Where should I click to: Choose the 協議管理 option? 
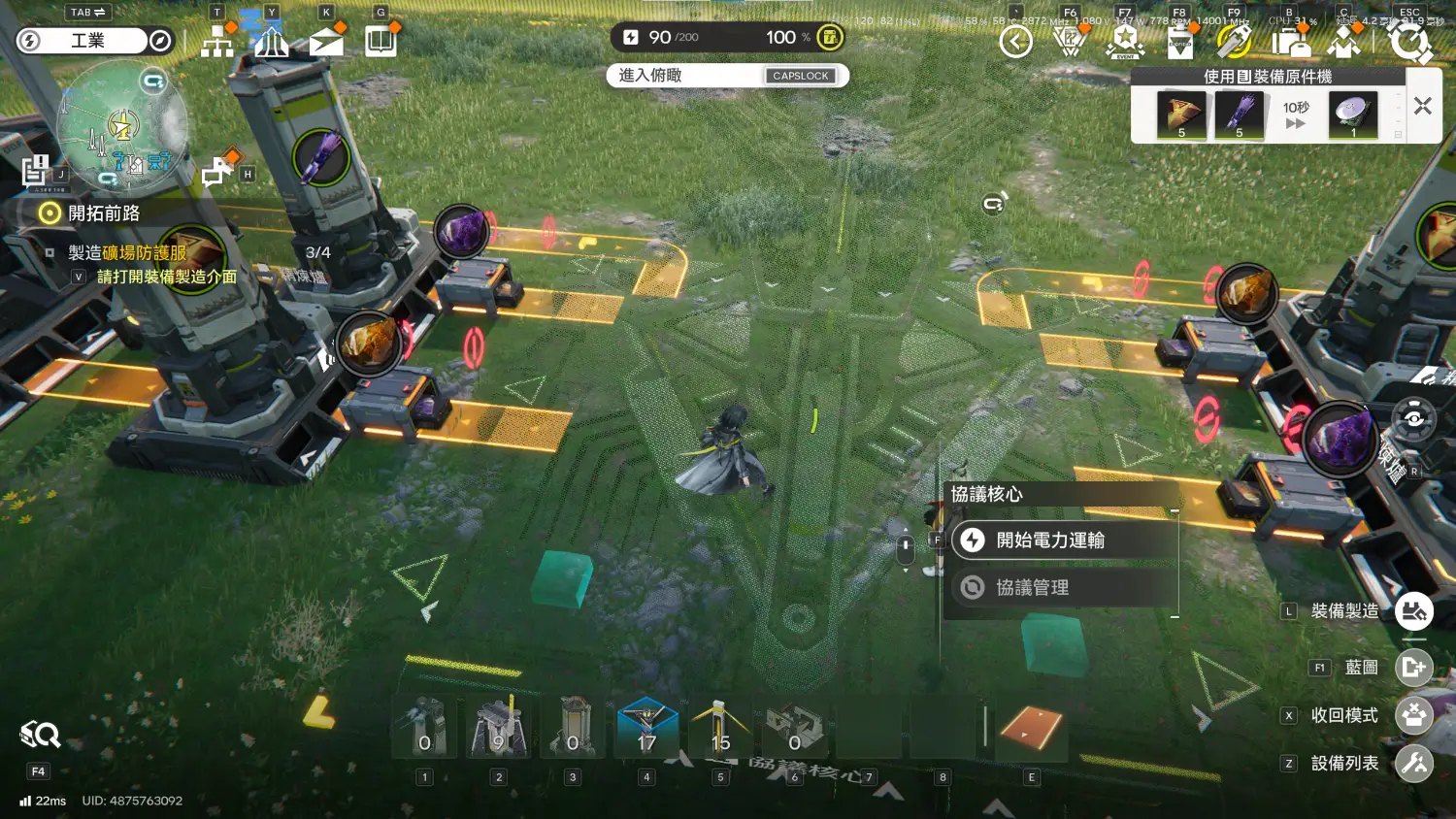pyautogui.click(x=1033, y=587)
